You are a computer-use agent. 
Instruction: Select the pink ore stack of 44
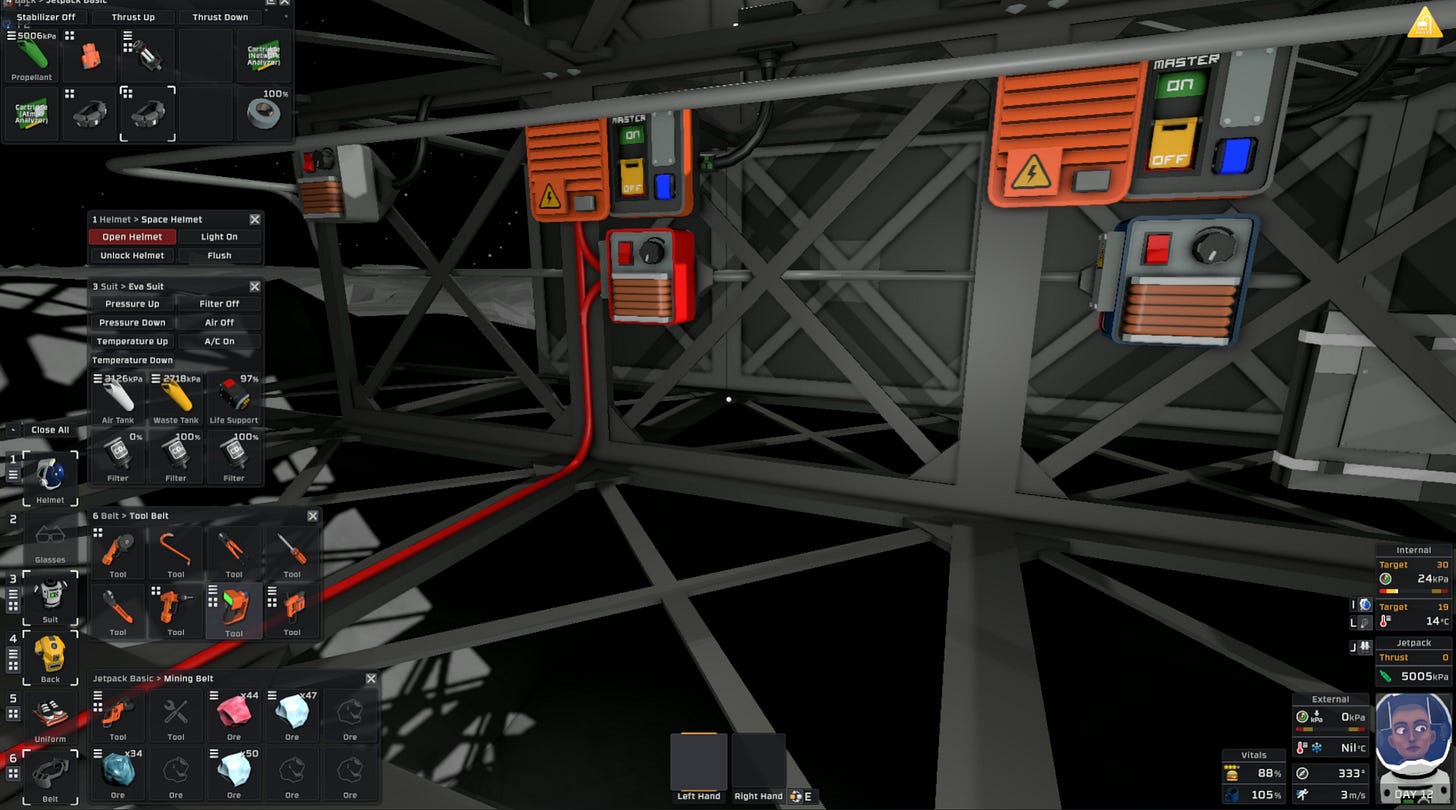(233, 715)
